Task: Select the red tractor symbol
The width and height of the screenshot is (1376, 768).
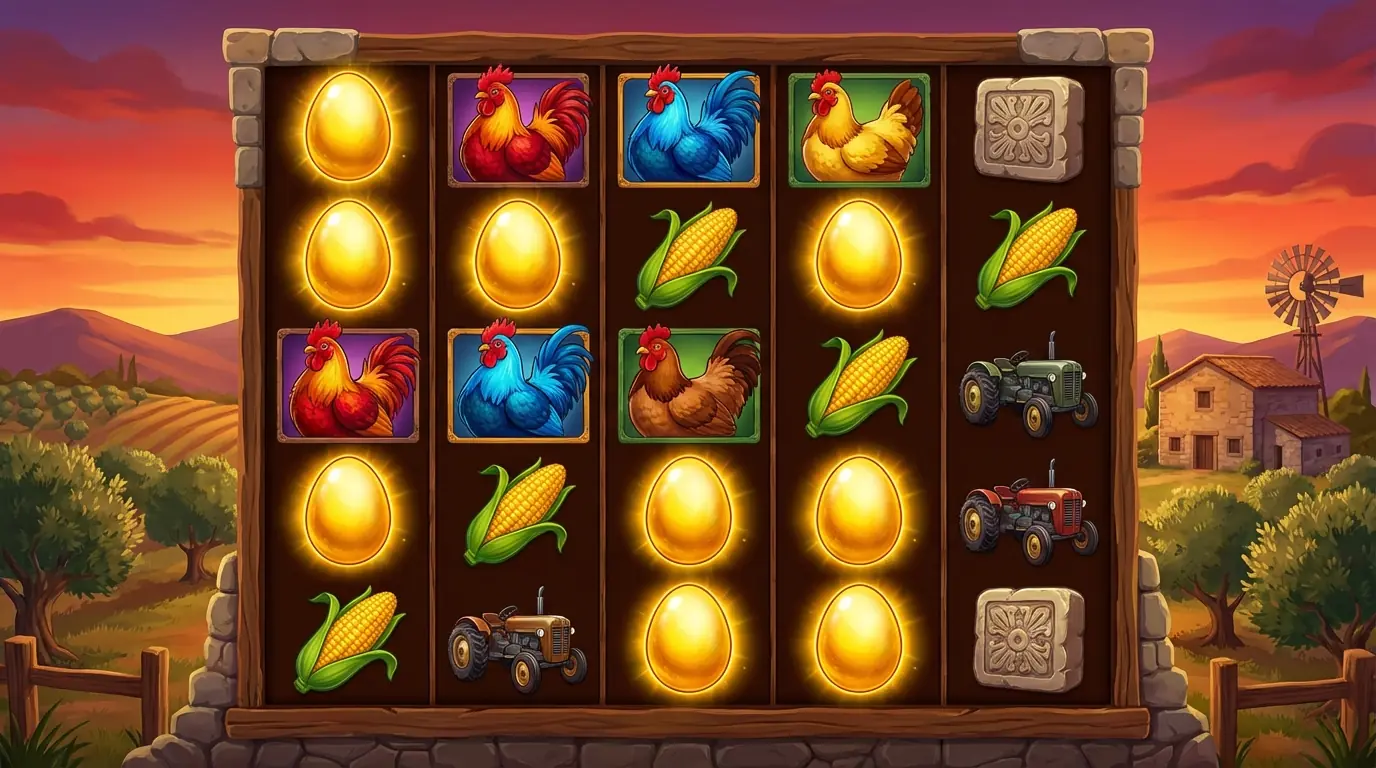Action: 1028,512
